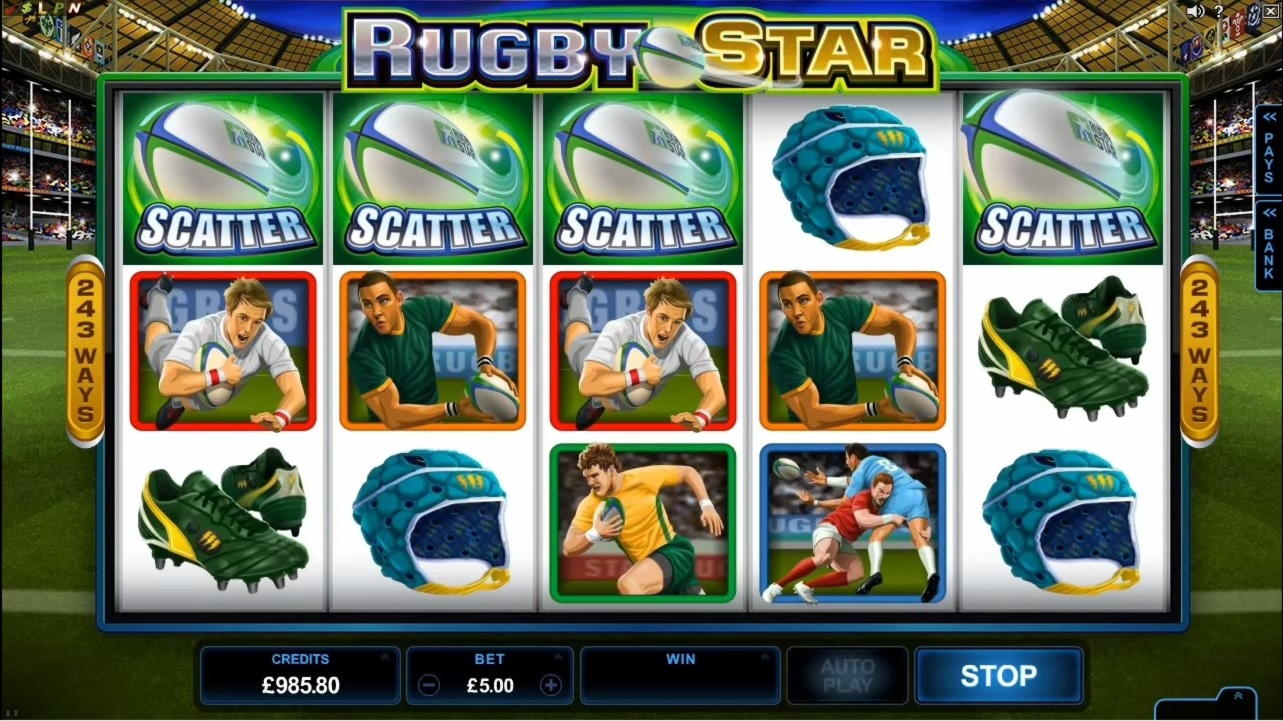
Task: Decrease the bet with the minus button
Action: [x=429, y=686]
